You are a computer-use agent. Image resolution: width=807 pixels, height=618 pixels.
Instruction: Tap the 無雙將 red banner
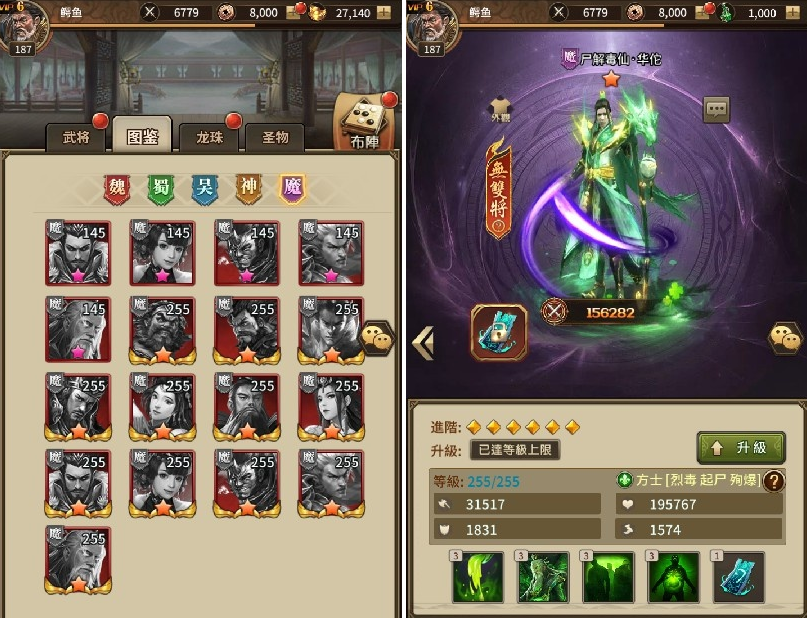click(x=498, y=189)
